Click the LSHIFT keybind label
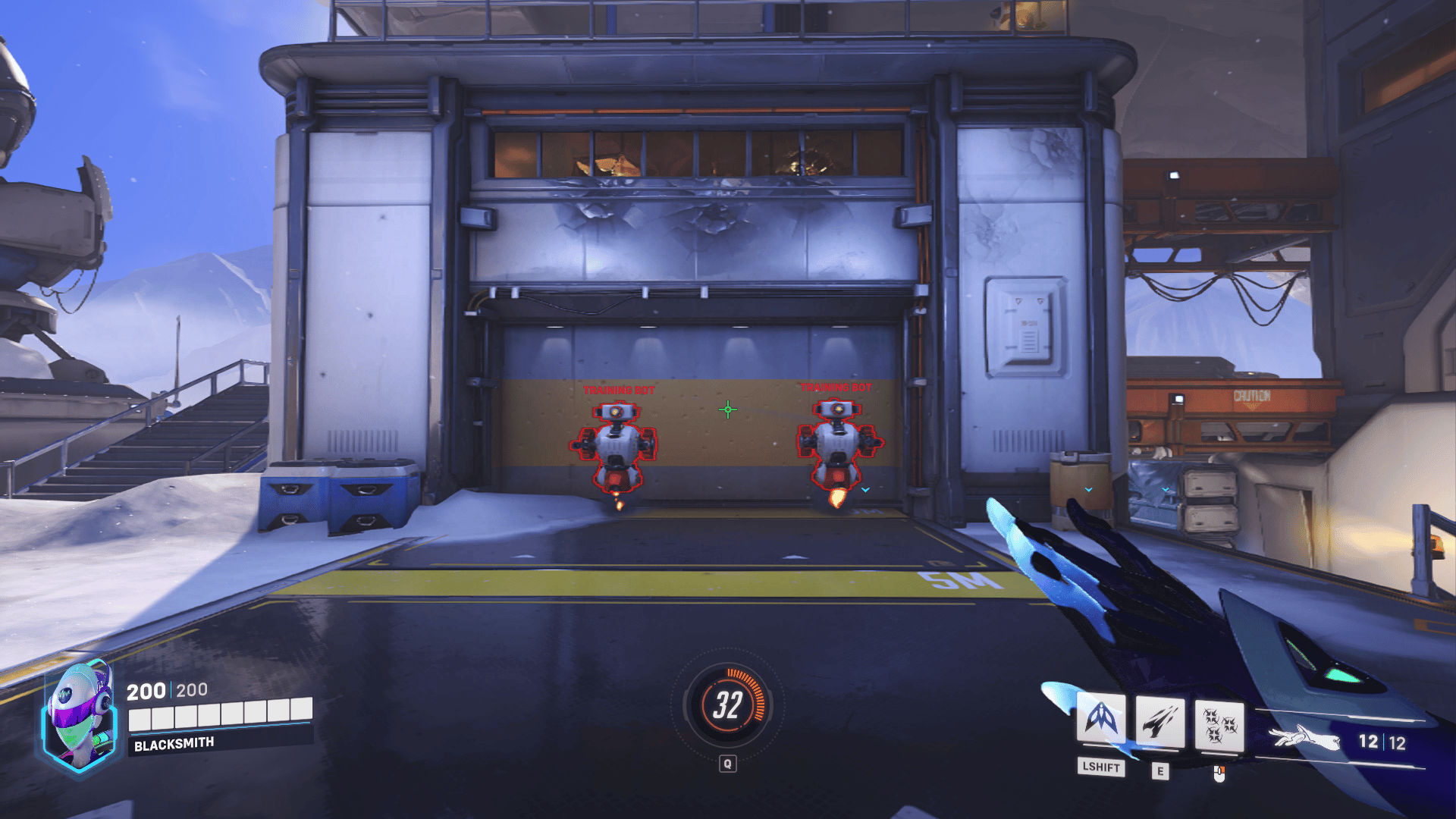1456x819 pixels. pyautogui.click(x=1100, y=770)
